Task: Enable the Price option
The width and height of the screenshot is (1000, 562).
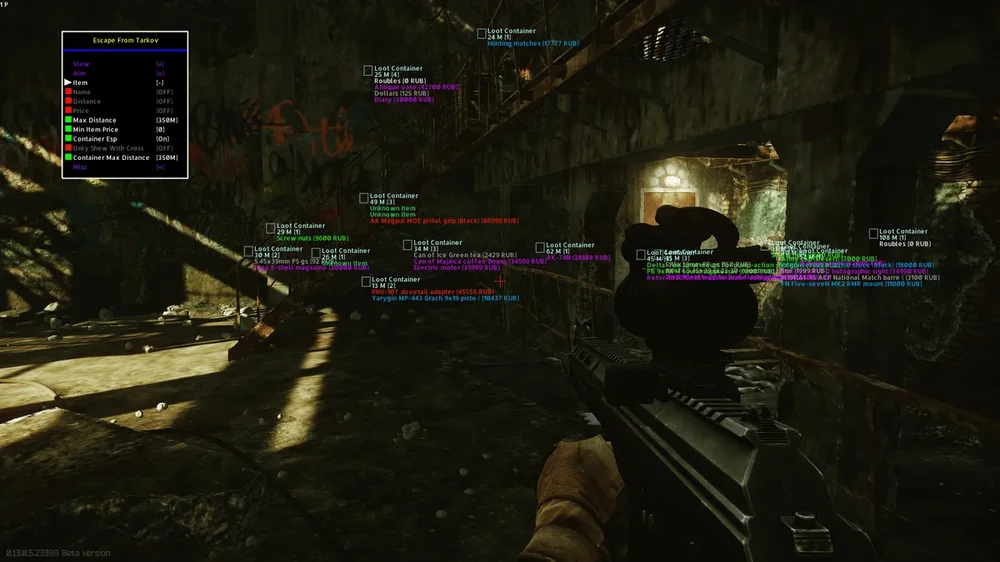Action: coord(81,111)
